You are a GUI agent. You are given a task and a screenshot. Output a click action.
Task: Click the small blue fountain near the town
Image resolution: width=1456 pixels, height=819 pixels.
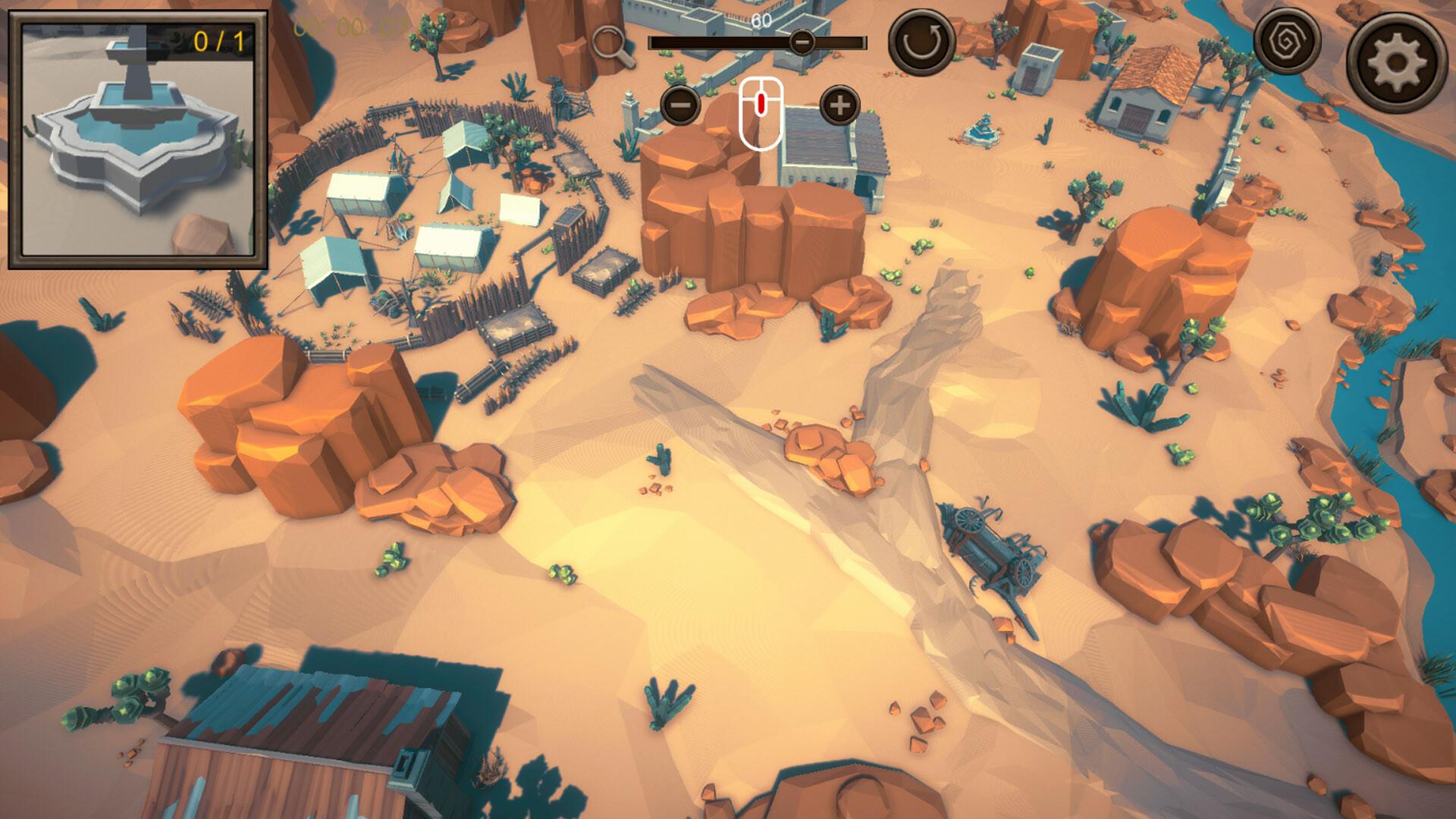point(984,130)
